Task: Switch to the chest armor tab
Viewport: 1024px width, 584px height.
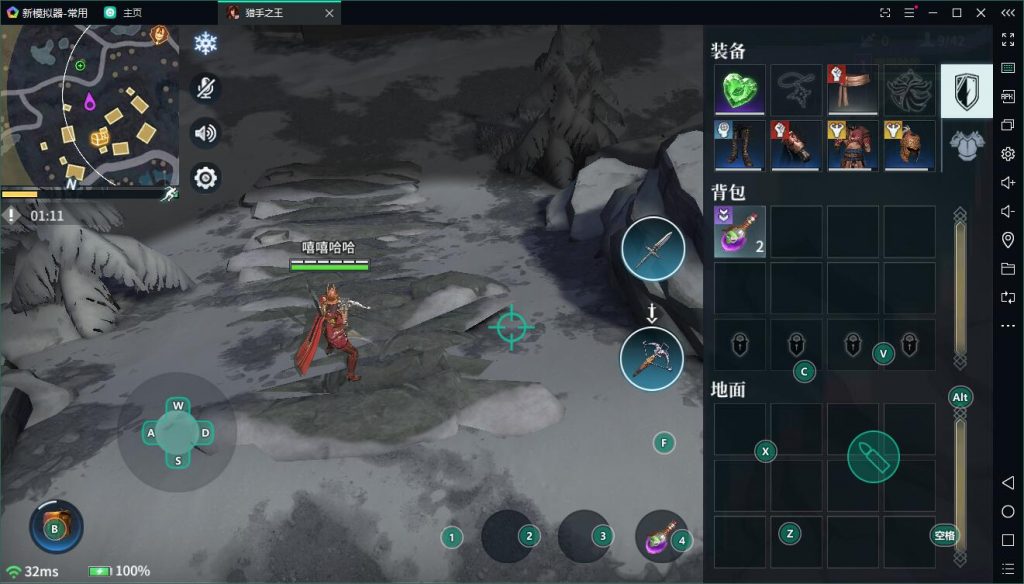Action: pos(967,144)
